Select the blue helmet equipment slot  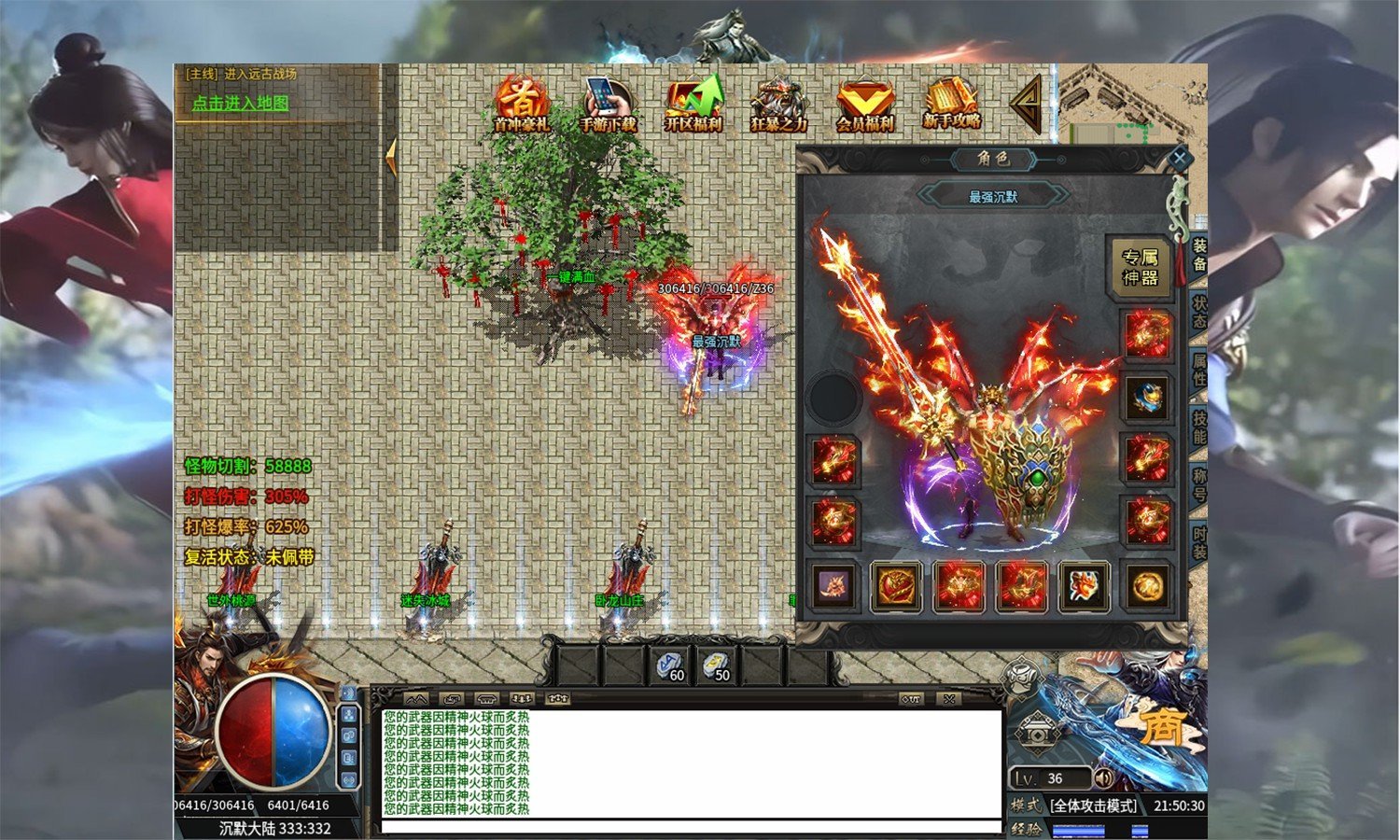[1147, 399]
